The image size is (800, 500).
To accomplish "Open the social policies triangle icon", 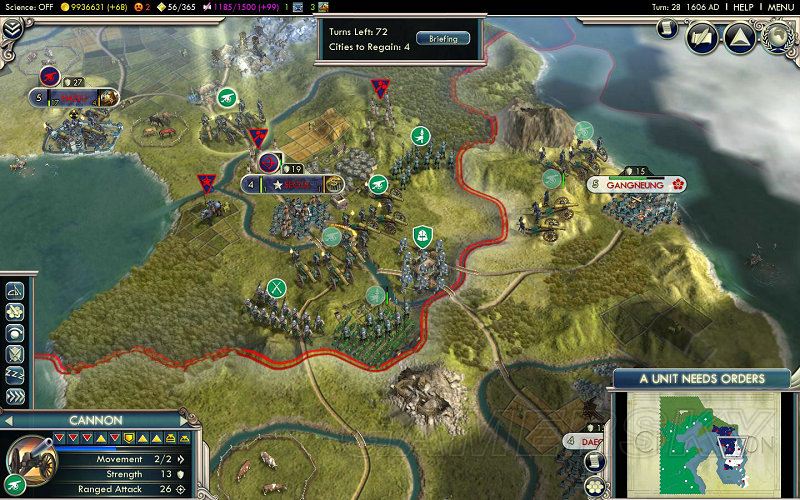I will tap(739, 39).
